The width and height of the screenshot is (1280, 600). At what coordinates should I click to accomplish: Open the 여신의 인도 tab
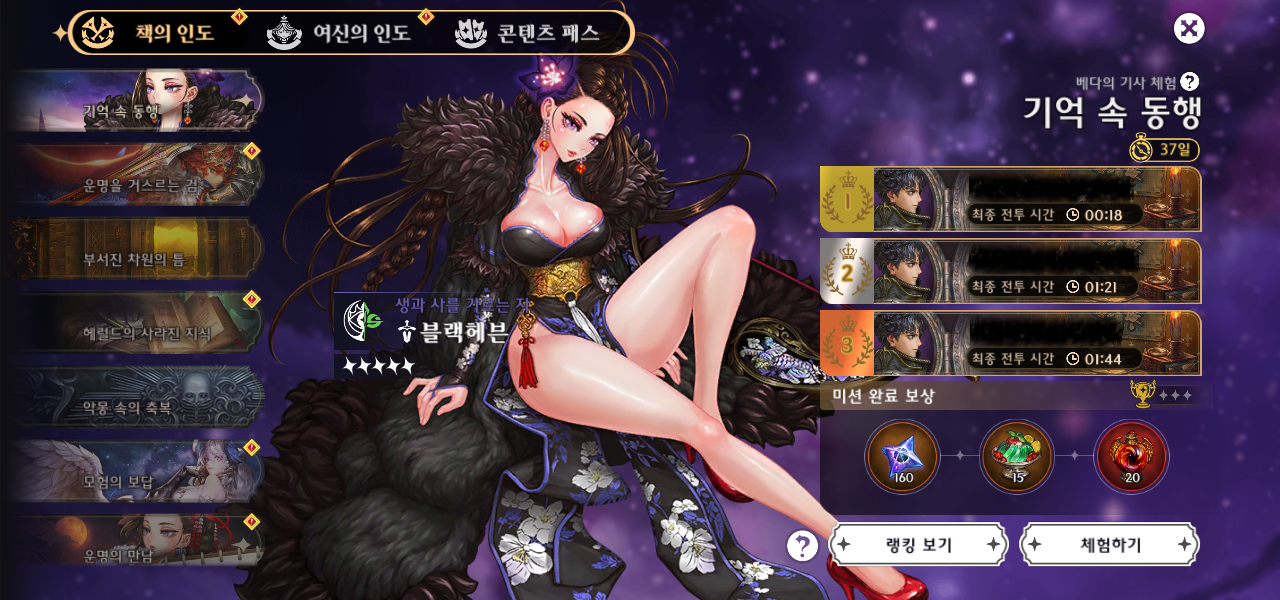click(340, 33)
